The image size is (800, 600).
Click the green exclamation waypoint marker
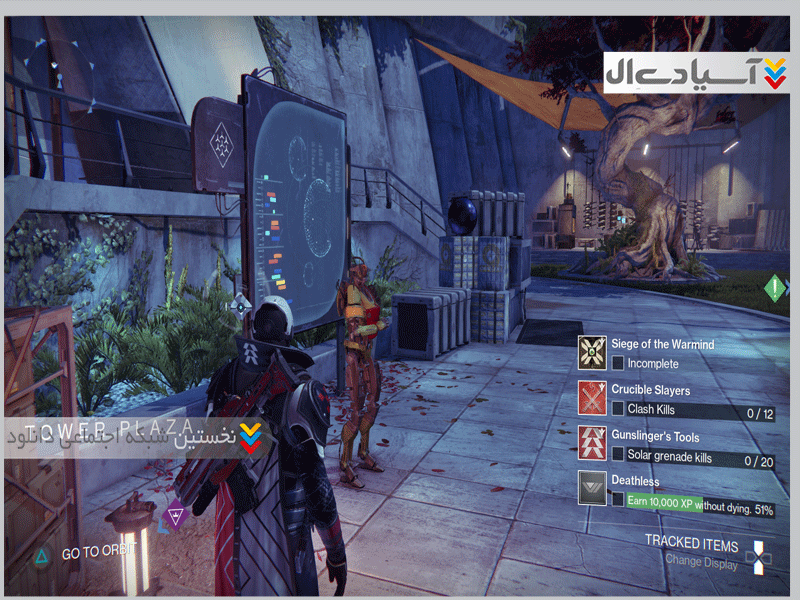775,289
